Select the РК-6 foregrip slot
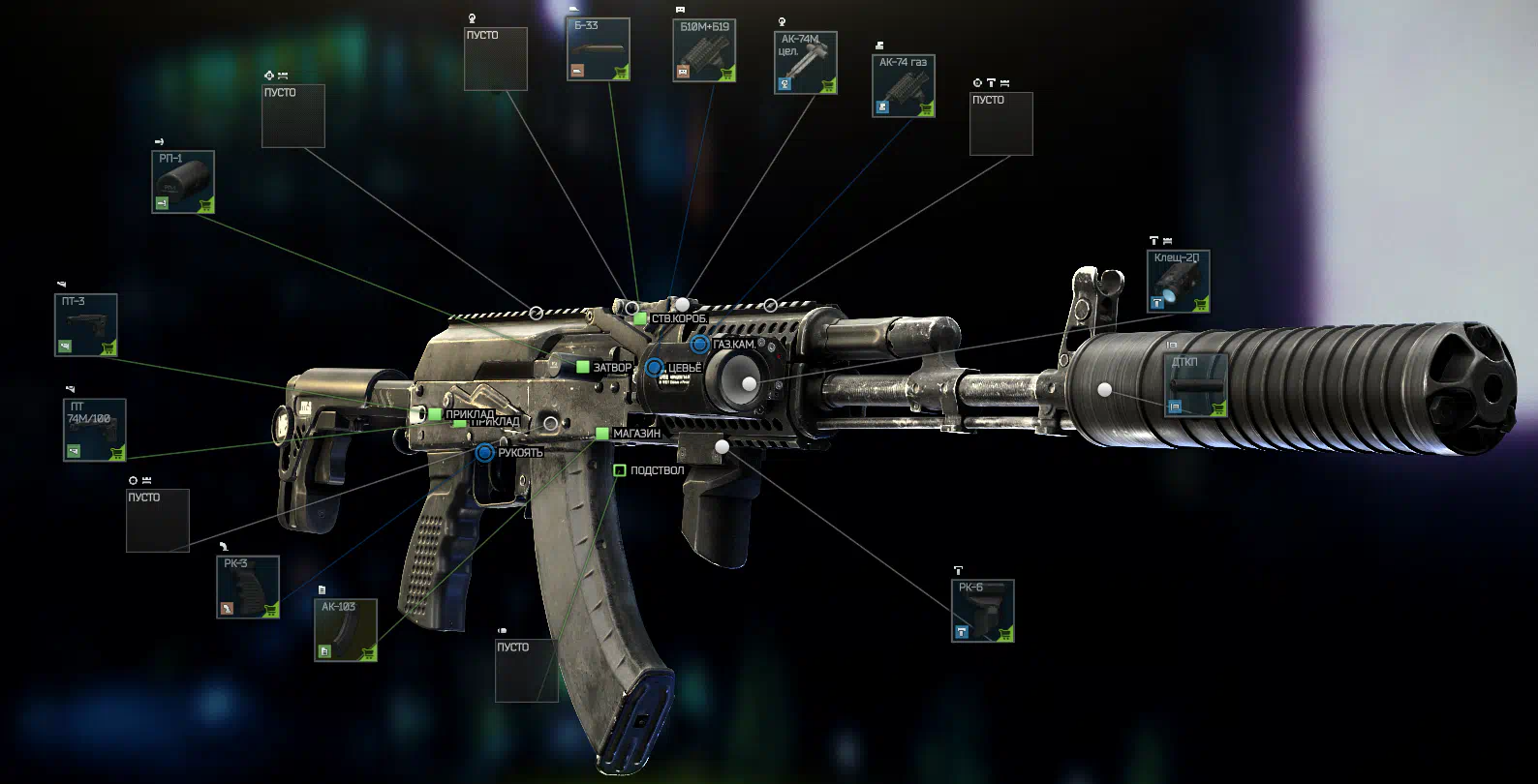This screenshot has height=784, width=1538. [x=982, y=611]
